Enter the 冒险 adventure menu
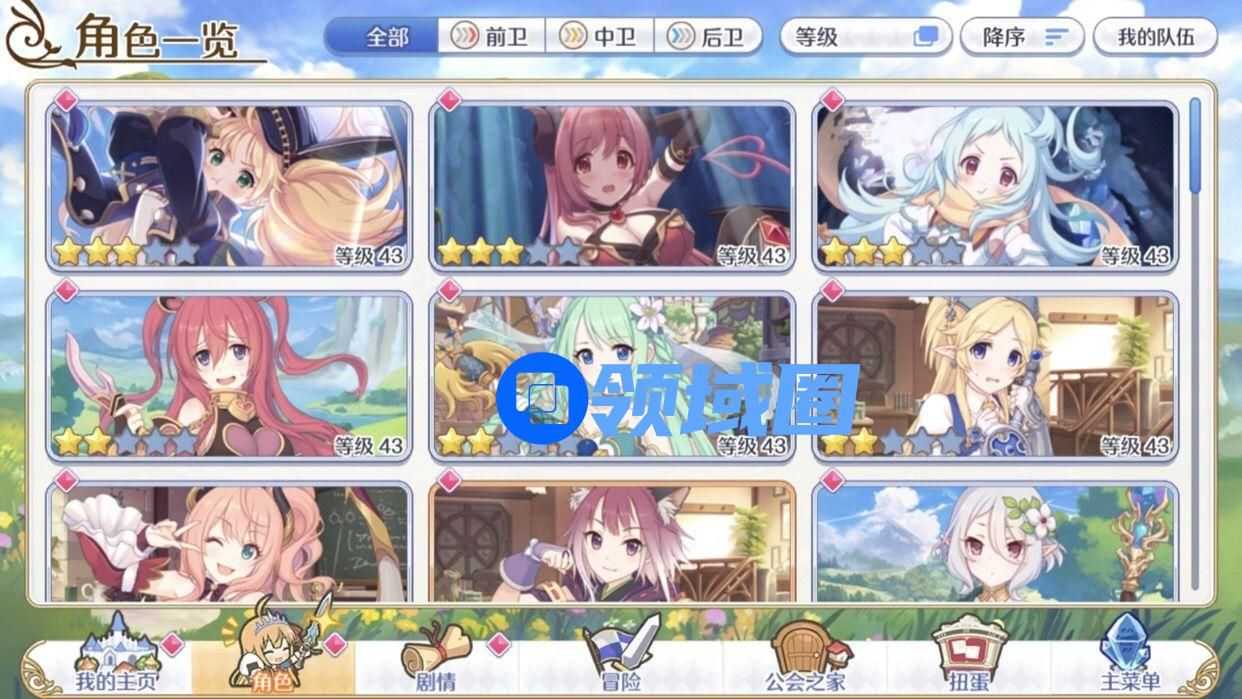Image resolution: width=1242 pixels, height=699 pixels. pyautogui.click(x=620, y=662)
